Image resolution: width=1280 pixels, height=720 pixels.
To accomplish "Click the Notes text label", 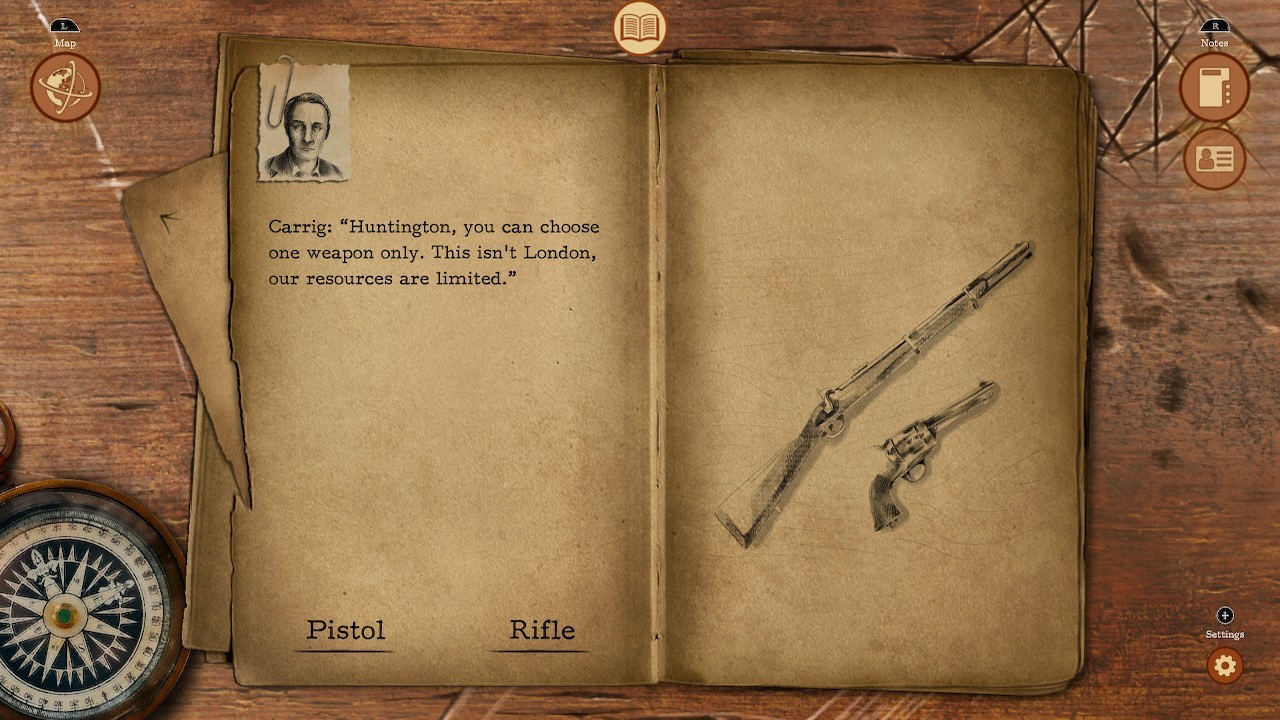I will point(1213,43).
